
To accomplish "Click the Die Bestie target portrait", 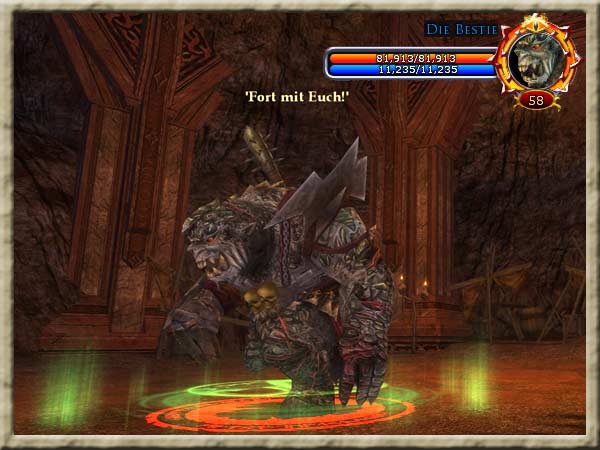I will pyautogui.click(x=537, y=57).
